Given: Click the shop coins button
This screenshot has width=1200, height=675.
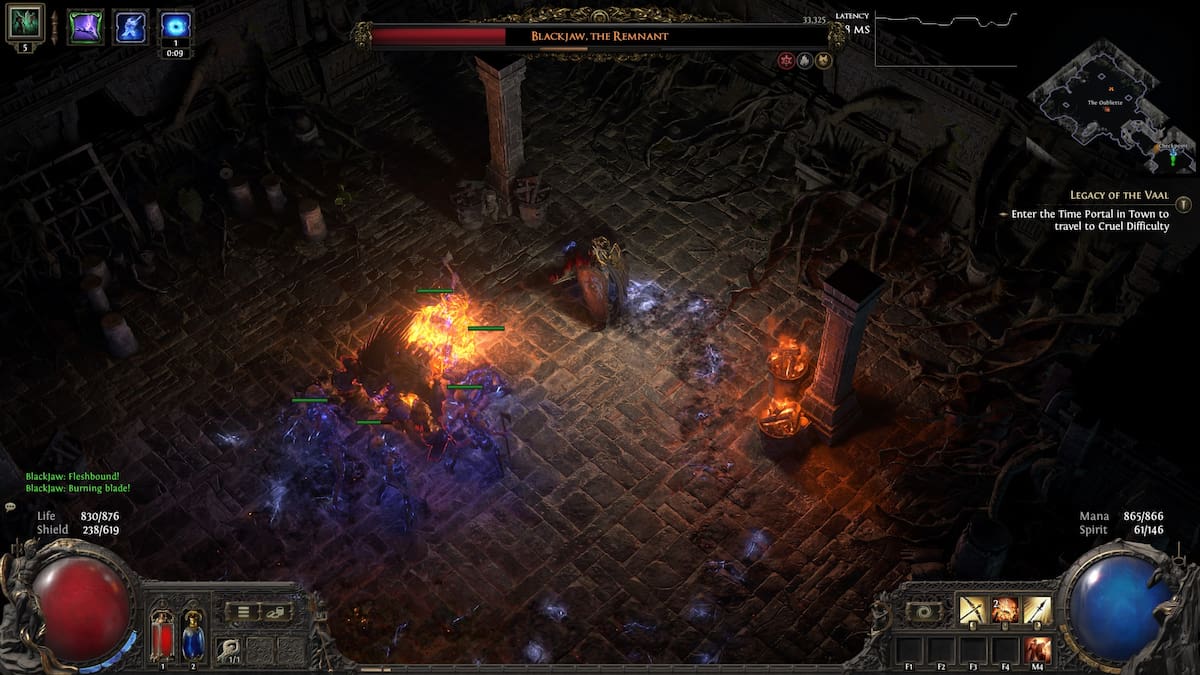Looking at the screenshot, I should coord(276,611).
